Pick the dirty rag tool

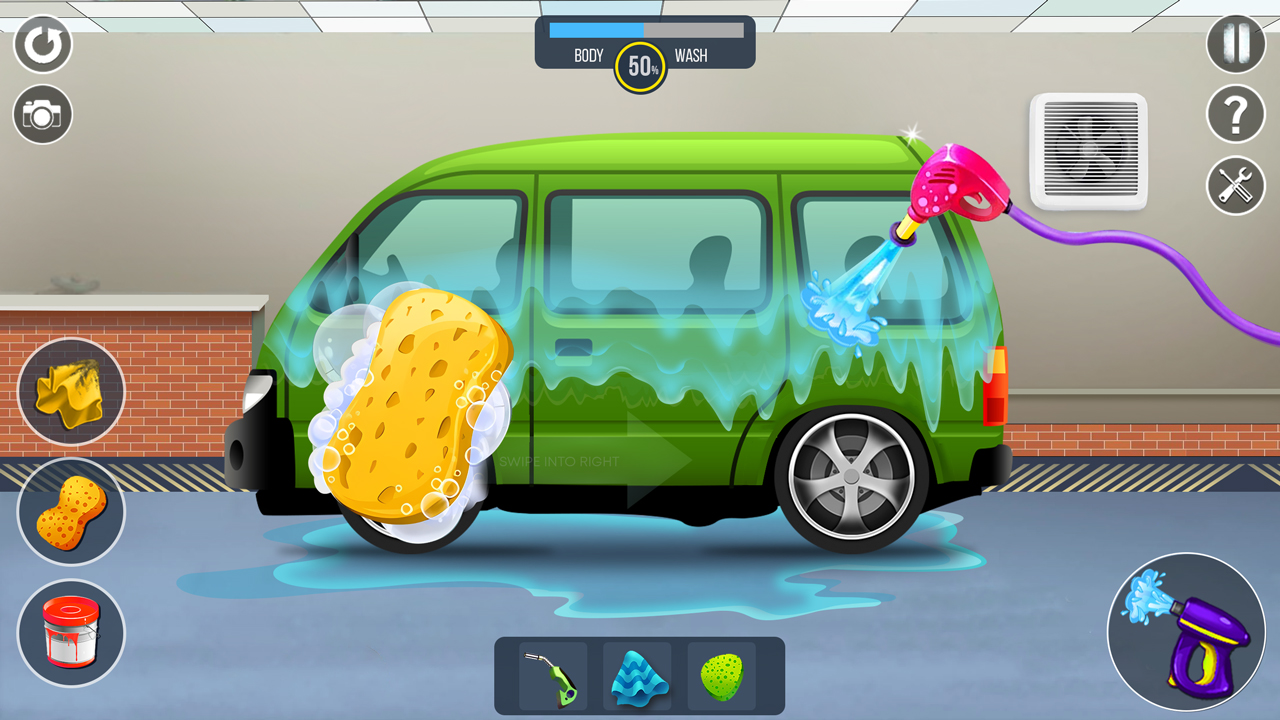(x=70, y=390)
